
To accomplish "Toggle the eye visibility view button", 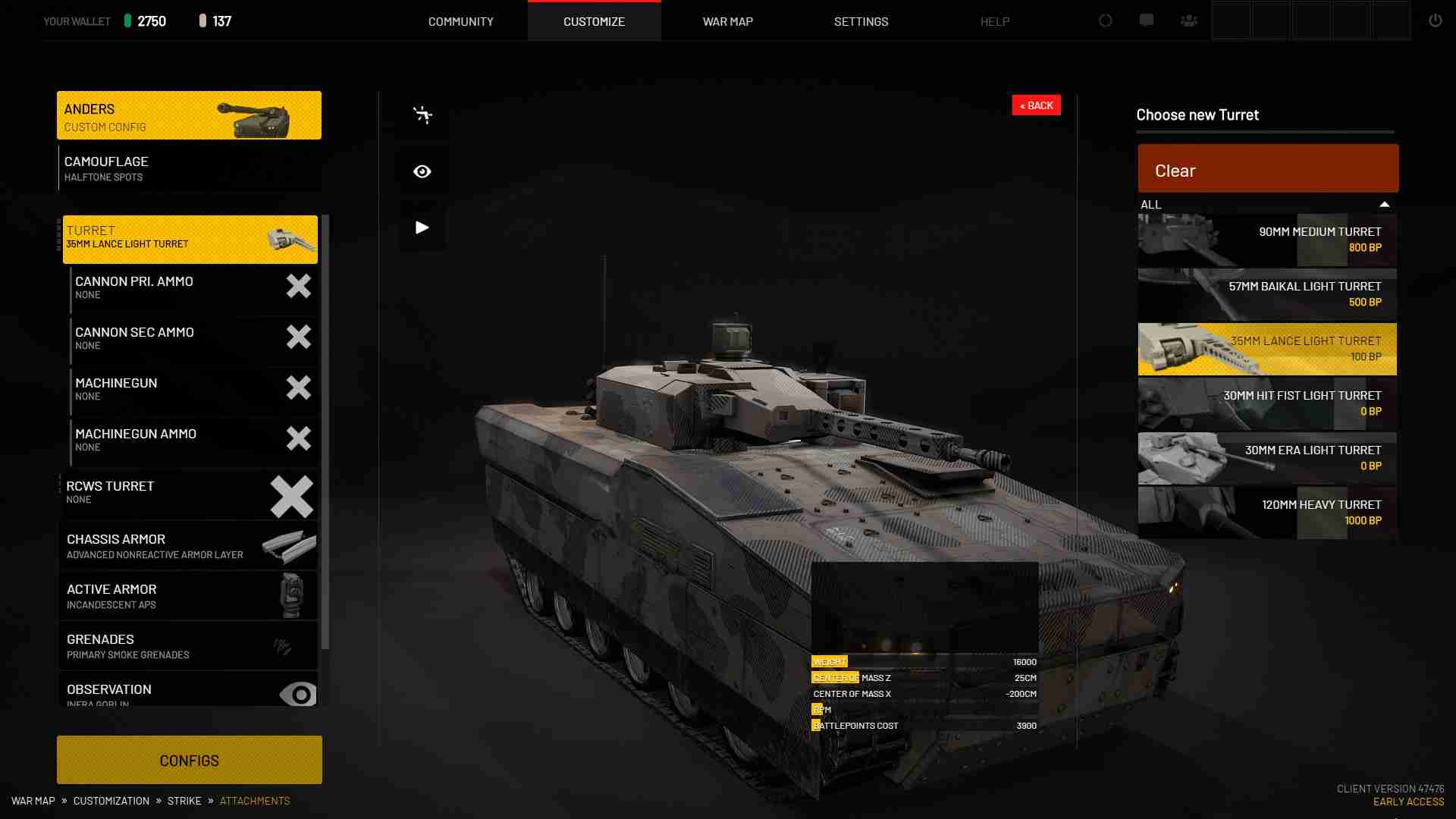I will pyautogui.click(x=422, y=171).
